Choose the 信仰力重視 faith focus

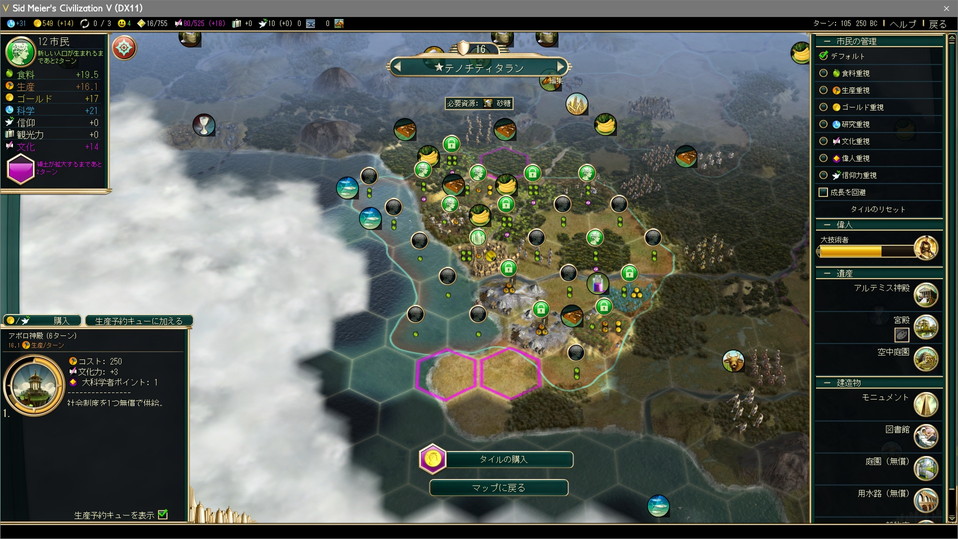pyautogui.click(x=824, y=175)
